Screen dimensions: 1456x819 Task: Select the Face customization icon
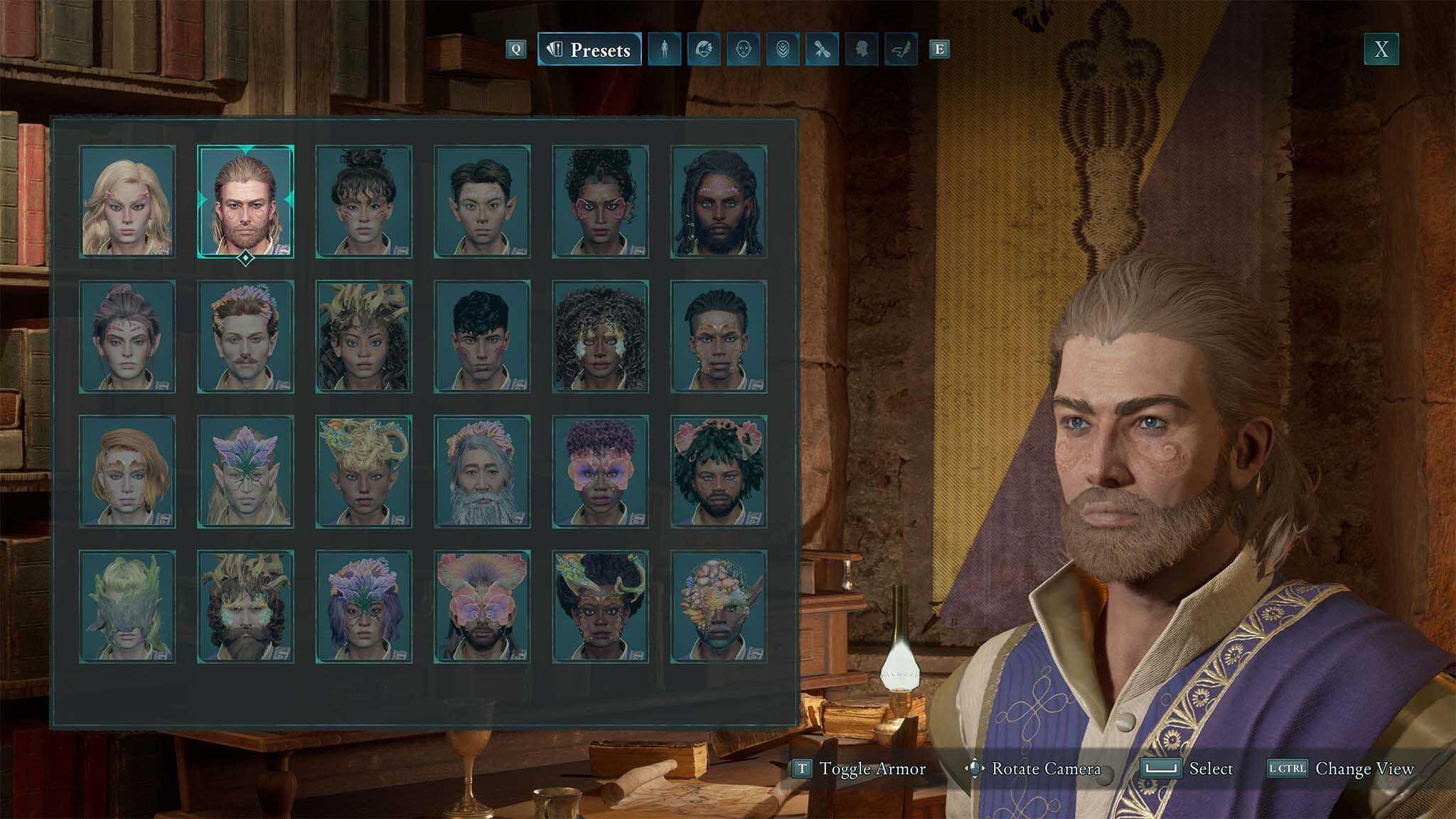742,50
